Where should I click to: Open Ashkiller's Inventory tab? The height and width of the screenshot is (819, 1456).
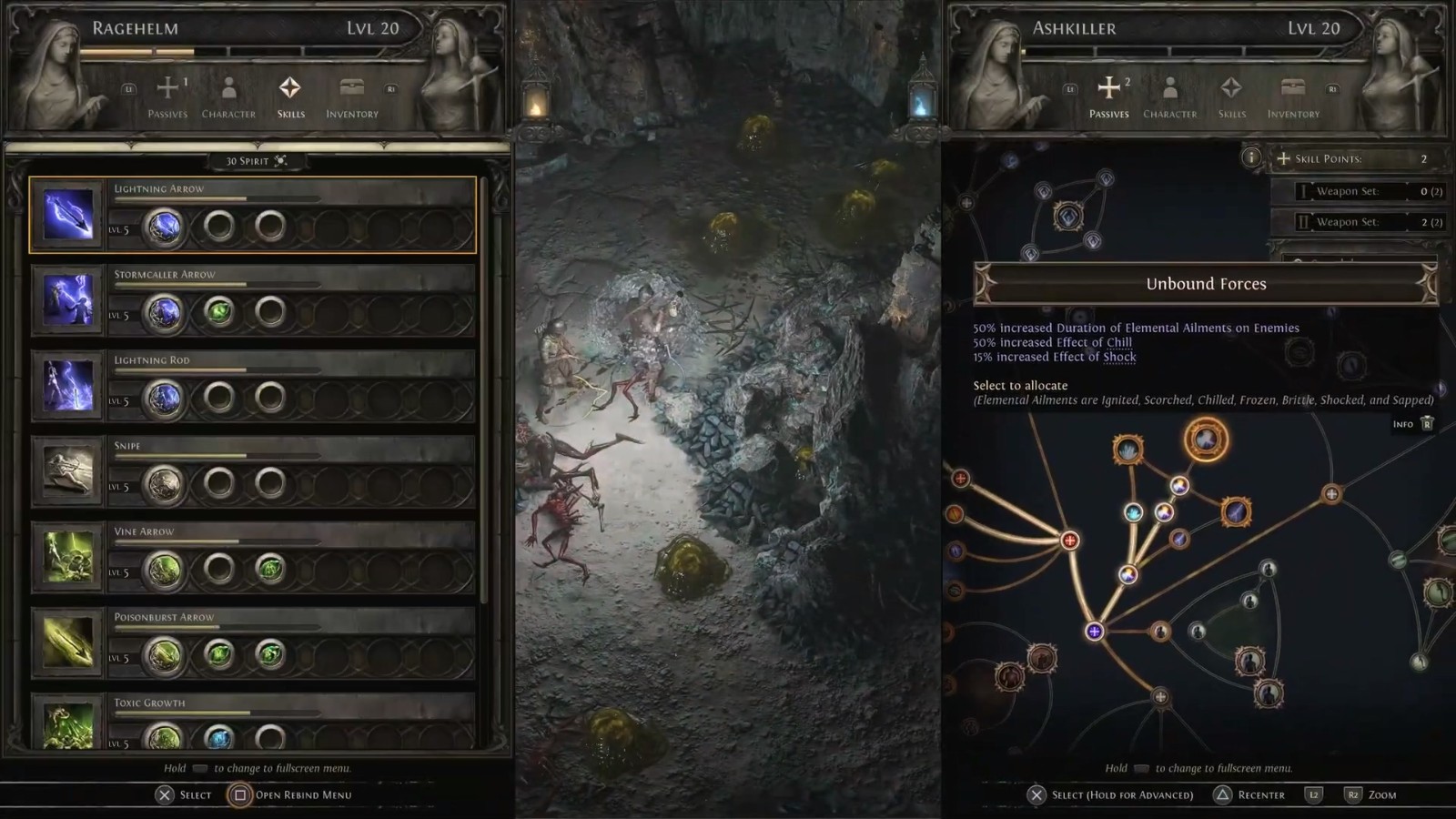[1293, 96]
